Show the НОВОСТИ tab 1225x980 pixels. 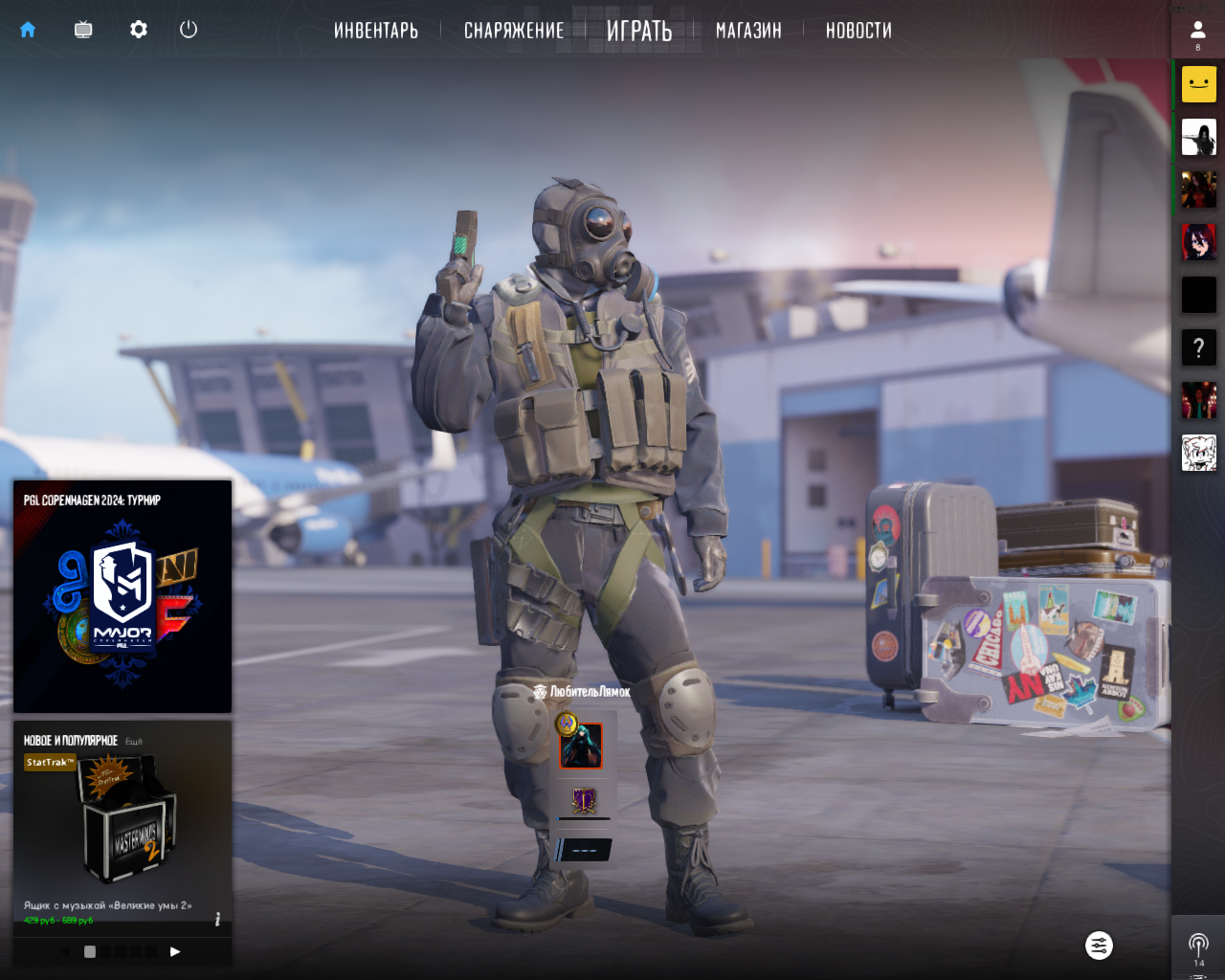point(858,31)
